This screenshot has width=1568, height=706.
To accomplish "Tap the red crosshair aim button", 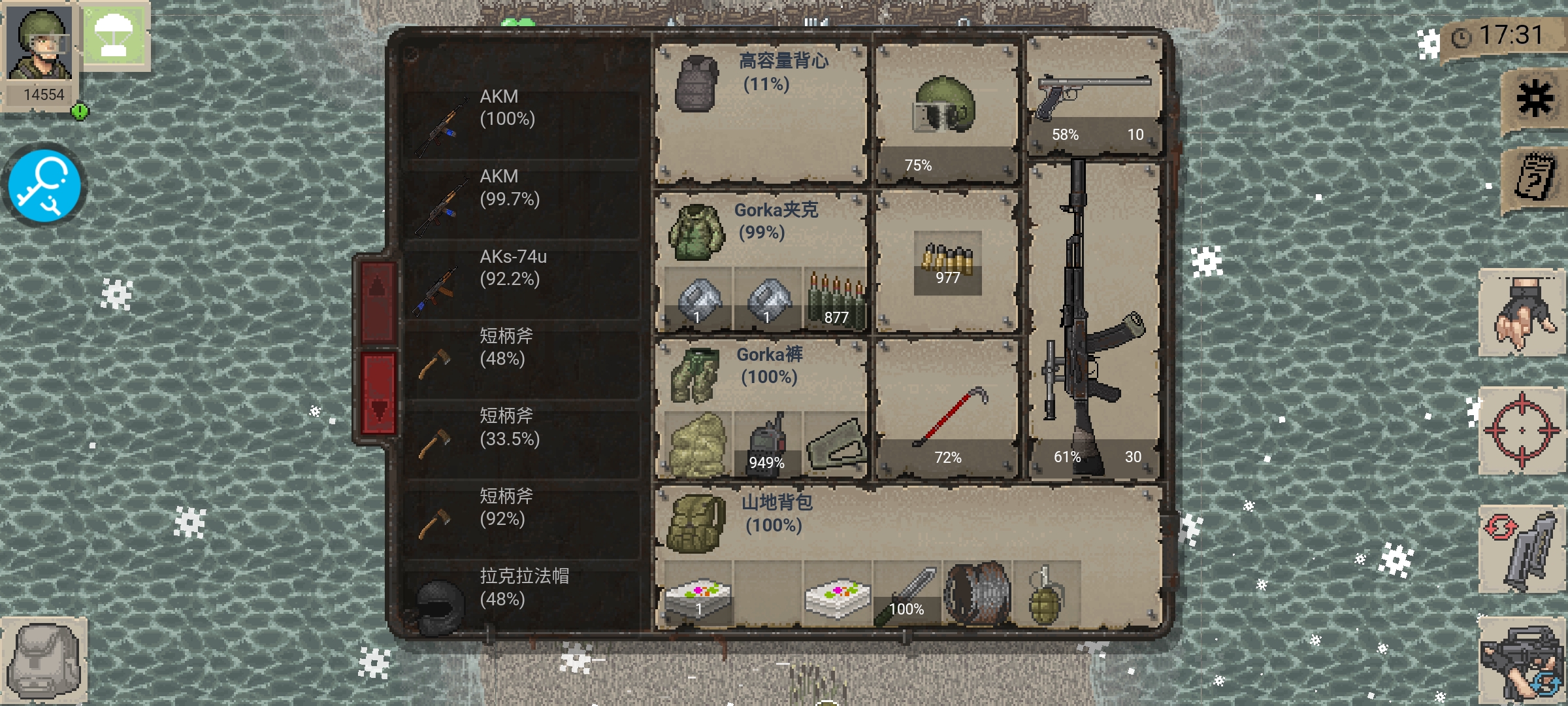I will click(1522, 430).
